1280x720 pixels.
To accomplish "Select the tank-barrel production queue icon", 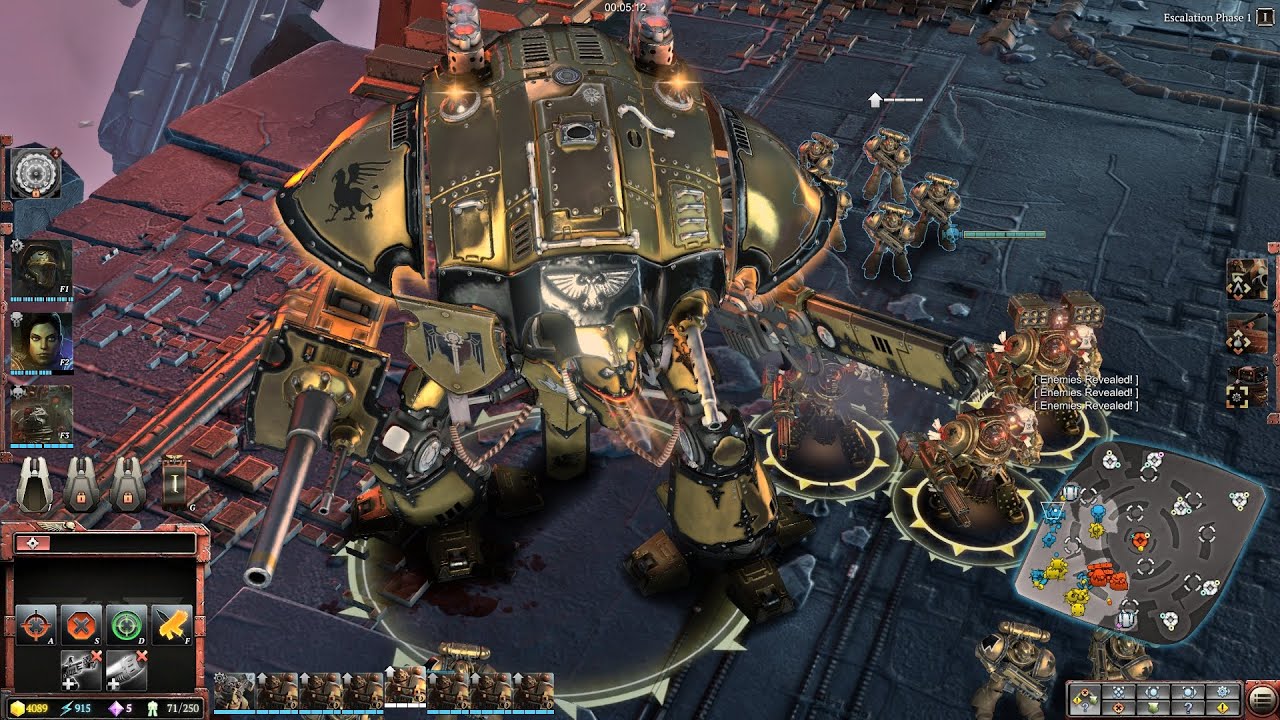I will 1248,332.
